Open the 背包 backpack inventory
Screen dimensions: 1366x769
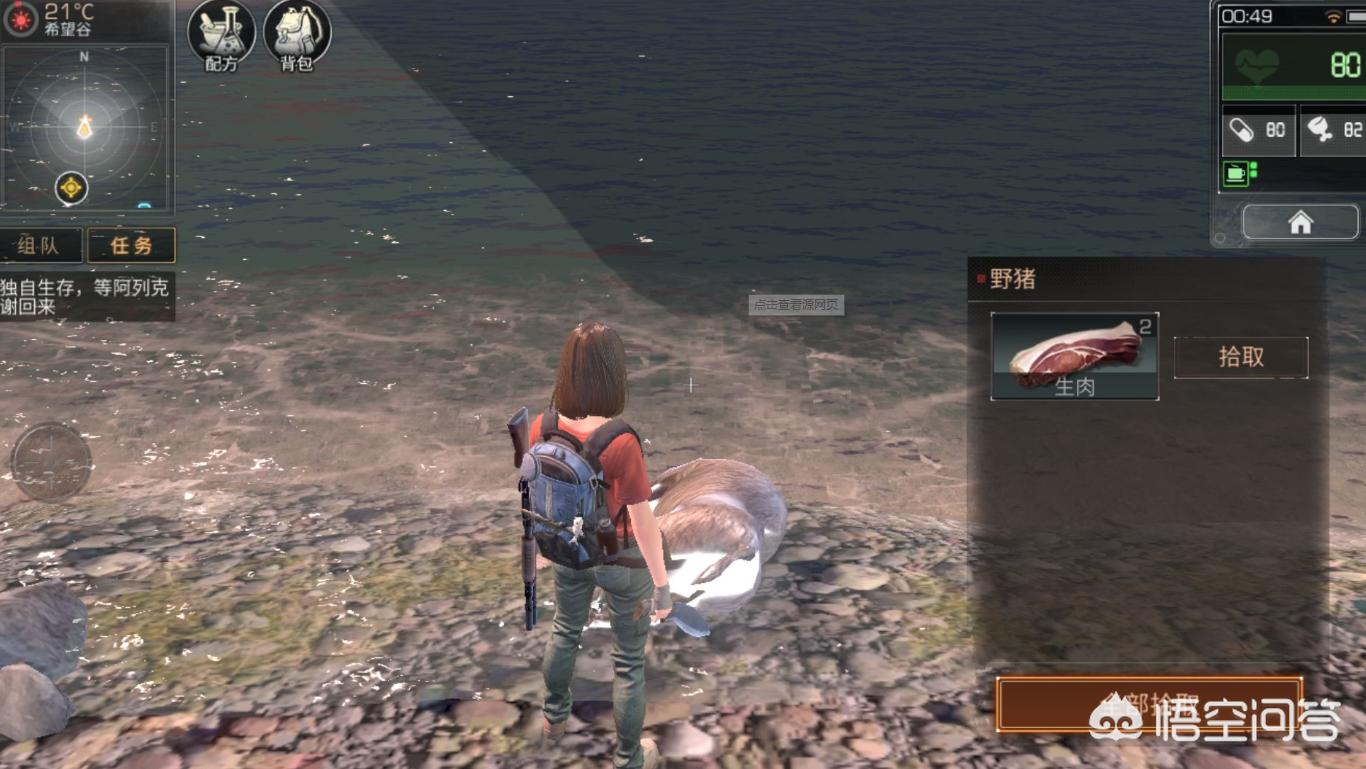tap(297, 35)
